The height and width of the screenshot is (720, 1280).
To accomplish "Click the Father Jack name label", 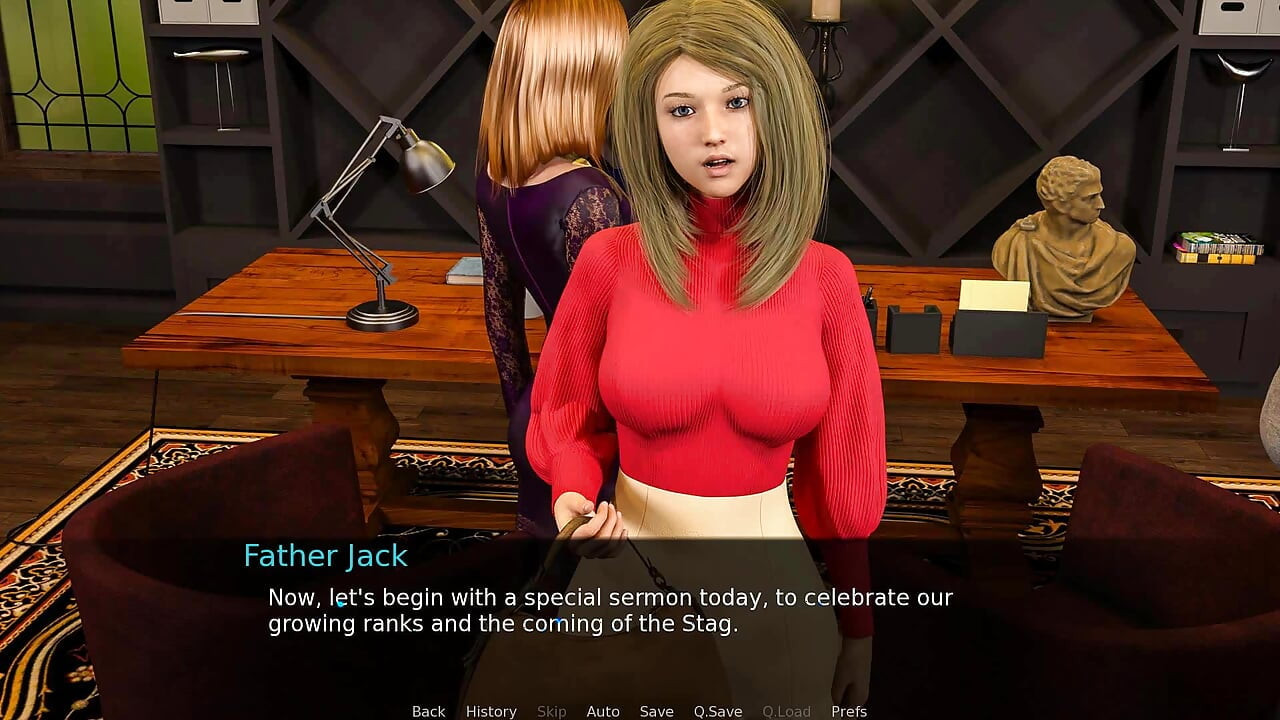I will 324,556.
